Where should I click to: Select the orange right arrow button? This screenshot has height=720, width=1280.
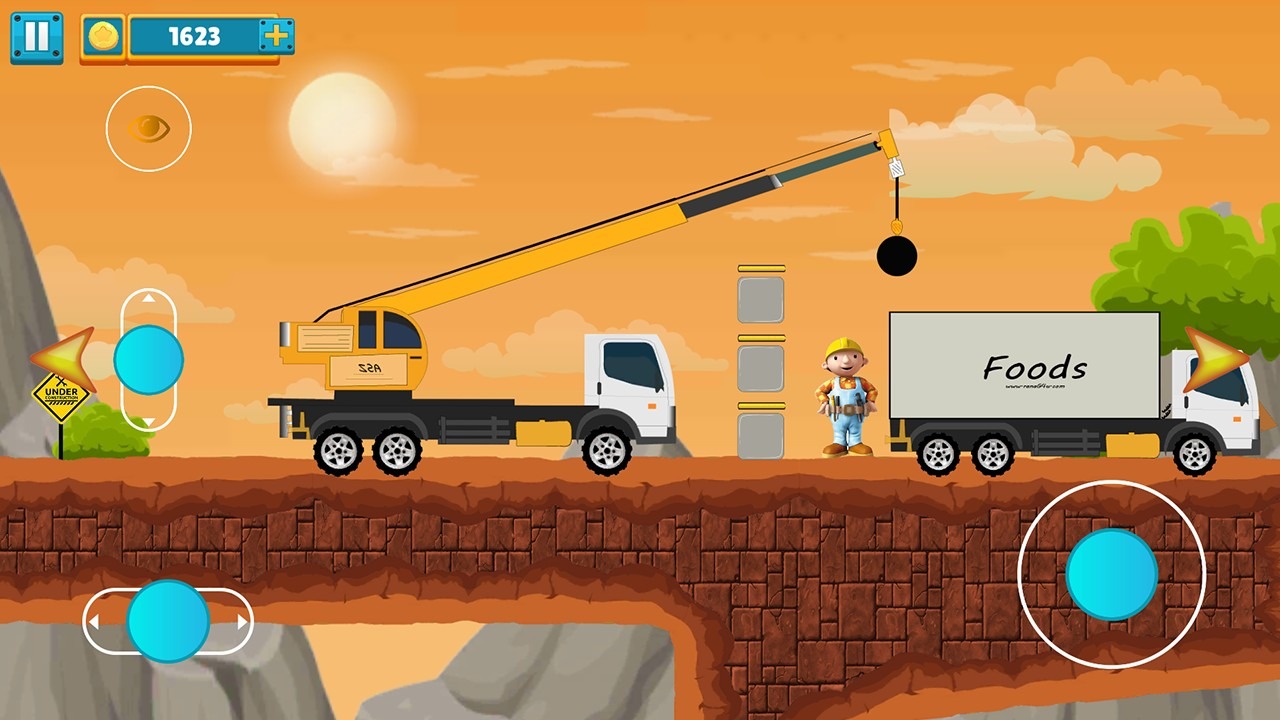(1214, 359)
